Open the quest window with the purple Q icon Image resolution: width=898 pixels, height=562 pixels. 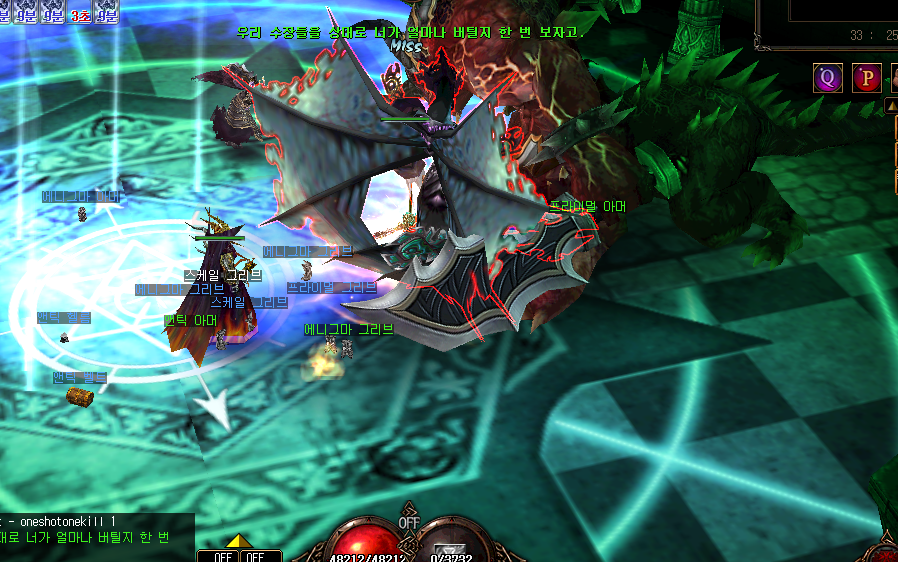(x=827, y=77)
